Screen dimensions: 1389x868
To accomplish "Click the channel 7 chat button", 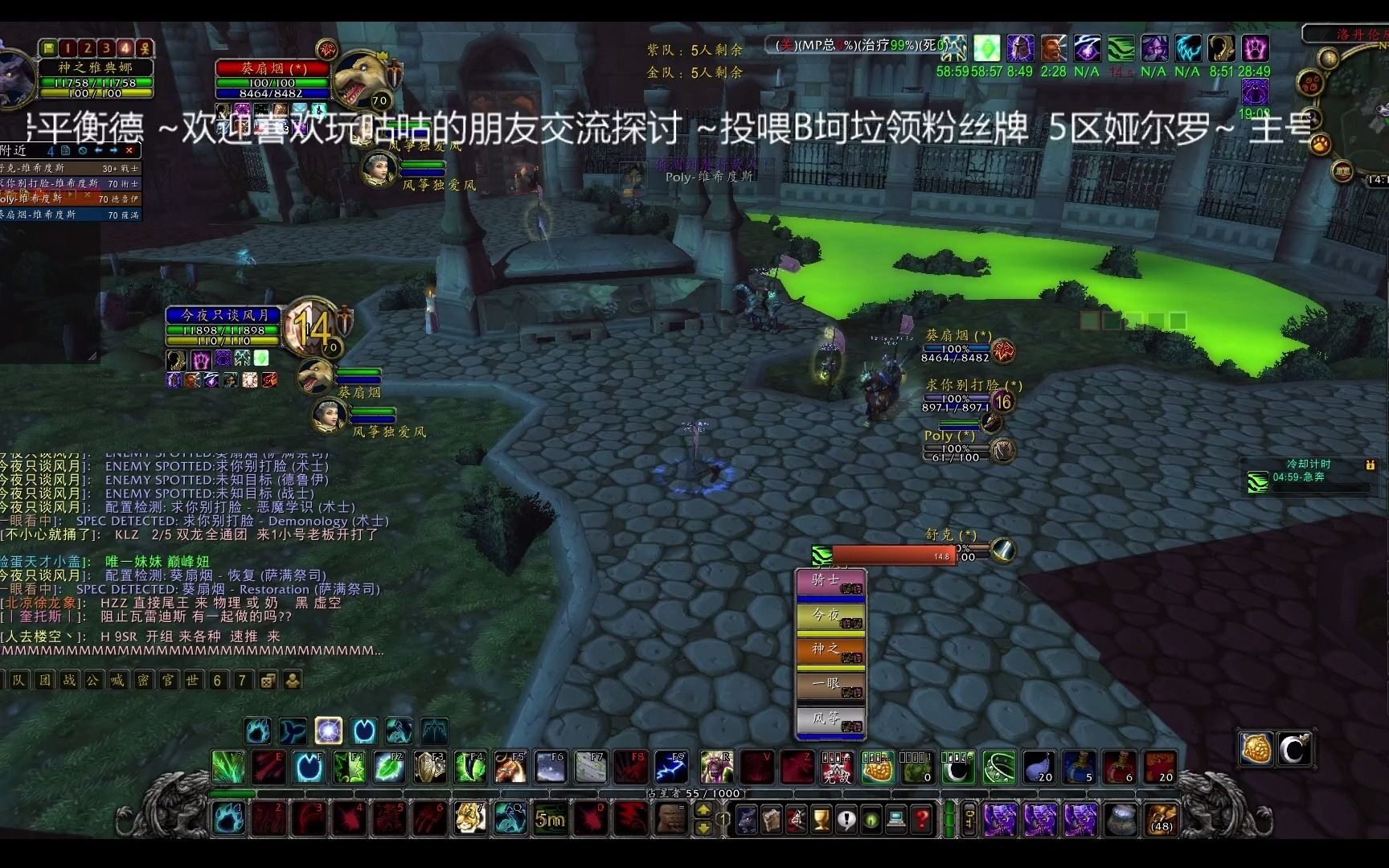I will tap(242, 680).
